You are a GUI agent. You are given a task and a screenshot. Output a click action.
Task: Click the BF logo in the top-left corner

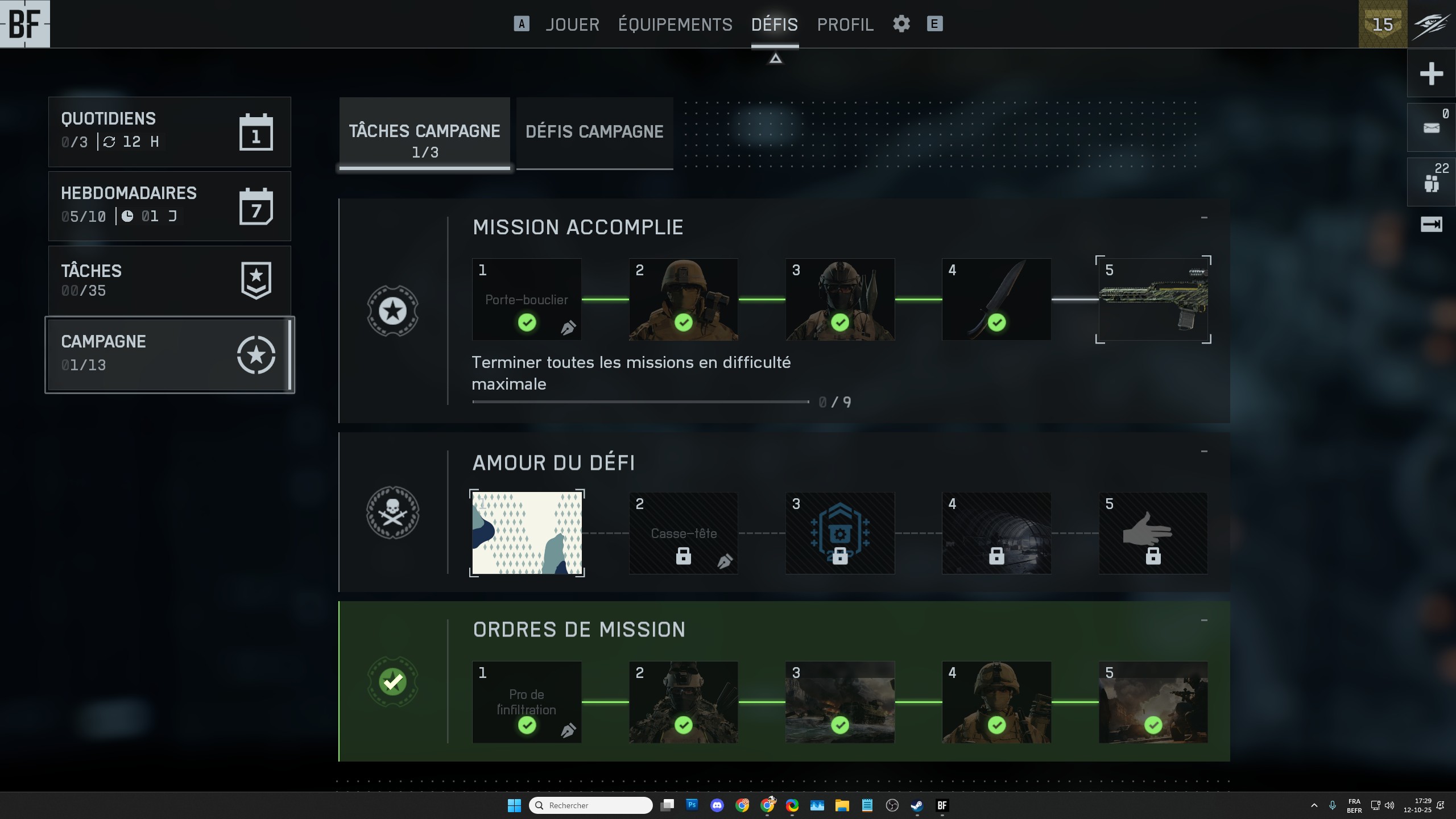point(26,24)
